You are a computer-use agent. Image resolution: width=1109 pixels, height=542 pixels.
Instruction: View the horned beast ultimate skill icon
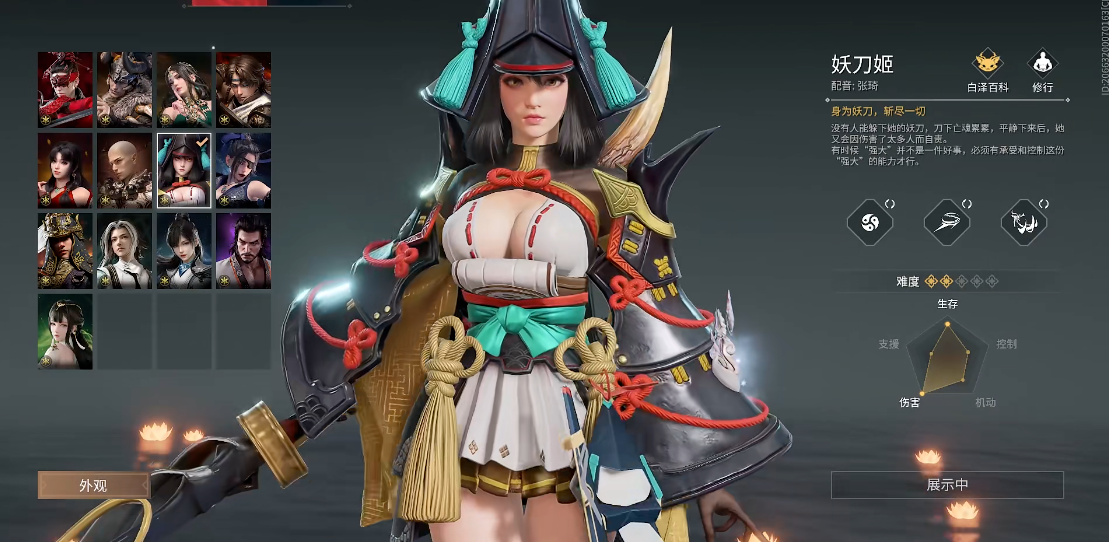[1024, 221]
